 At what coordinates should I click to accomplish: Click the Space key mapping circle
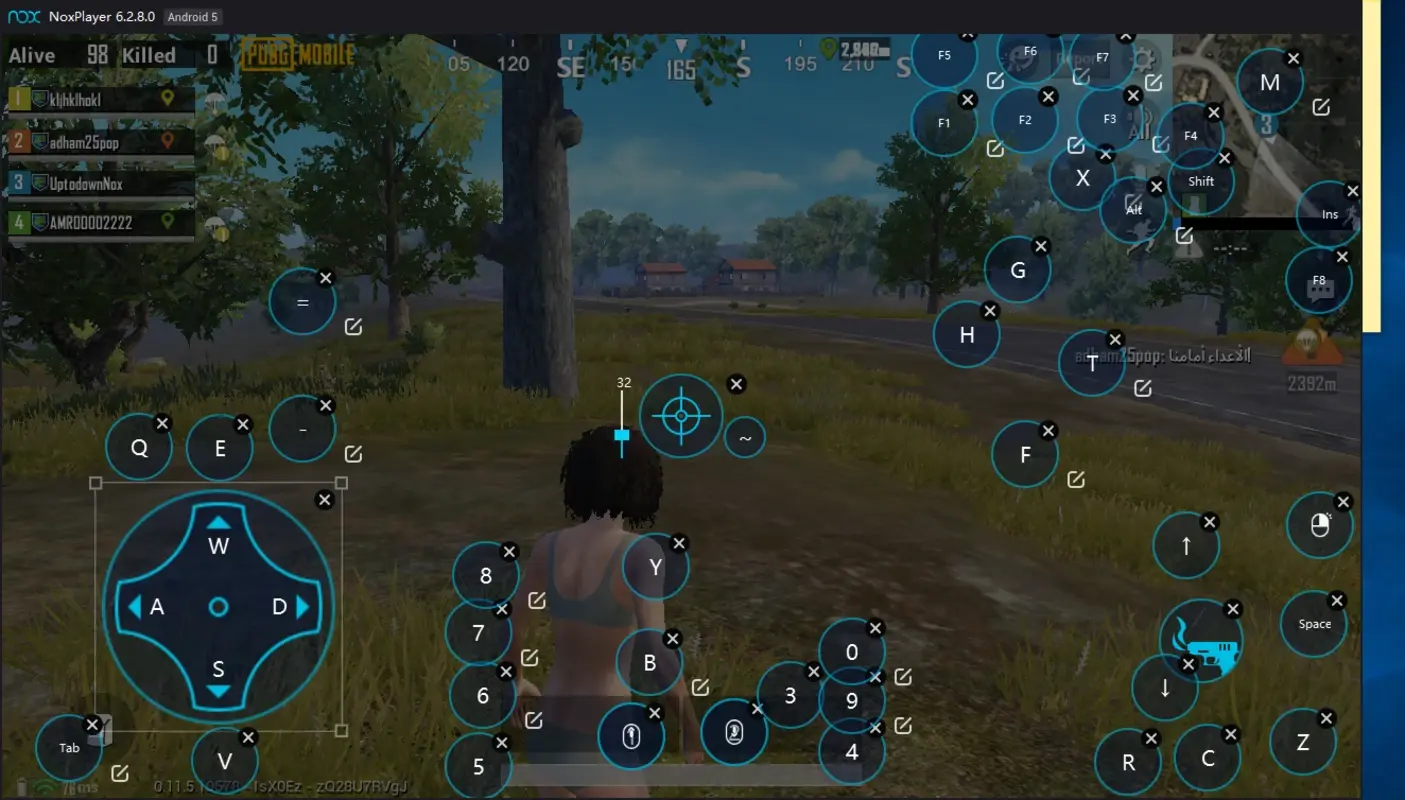[1314, 624]
